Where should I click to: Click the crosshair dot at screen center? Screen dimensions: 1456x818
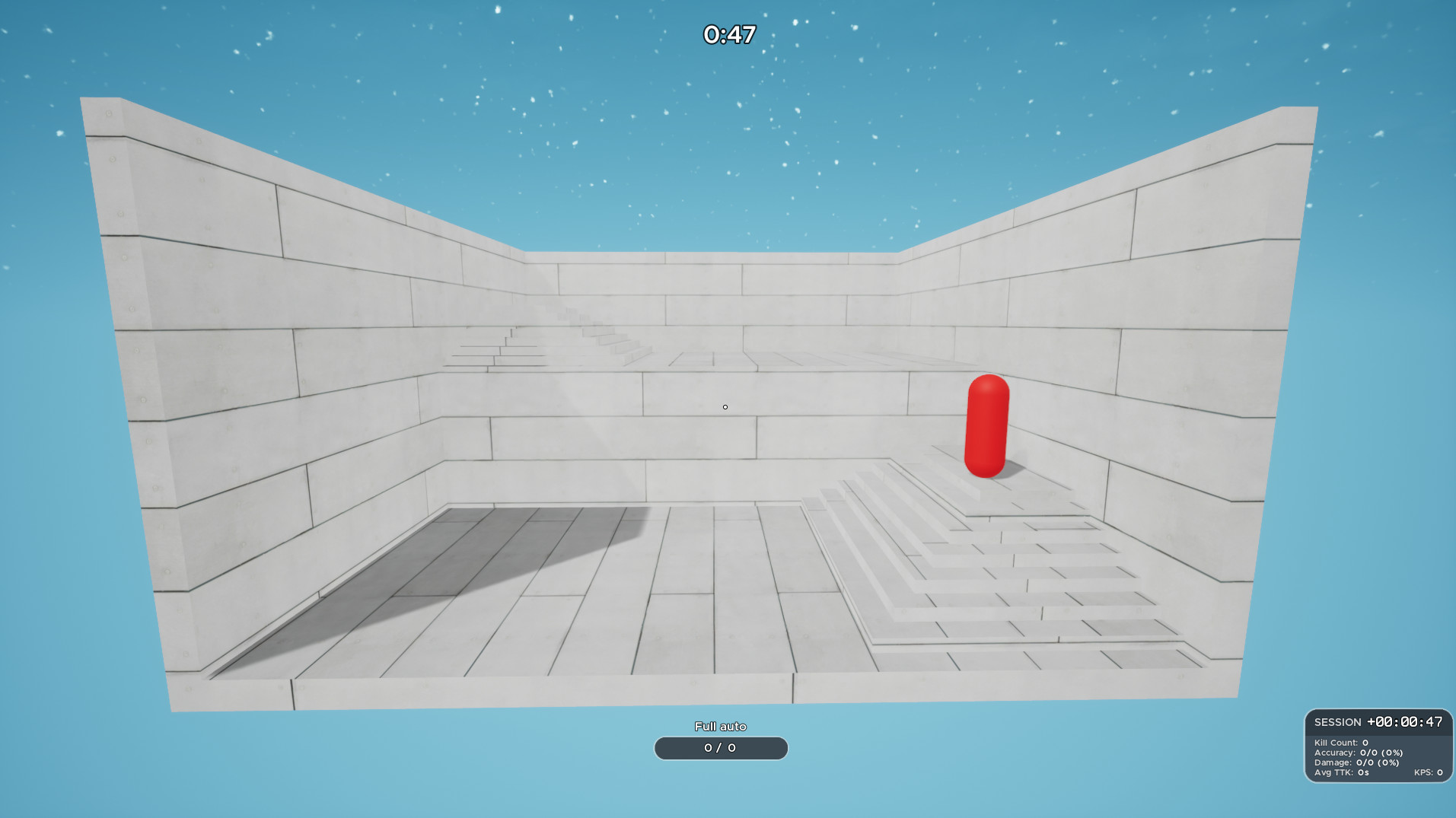[724, 407]
